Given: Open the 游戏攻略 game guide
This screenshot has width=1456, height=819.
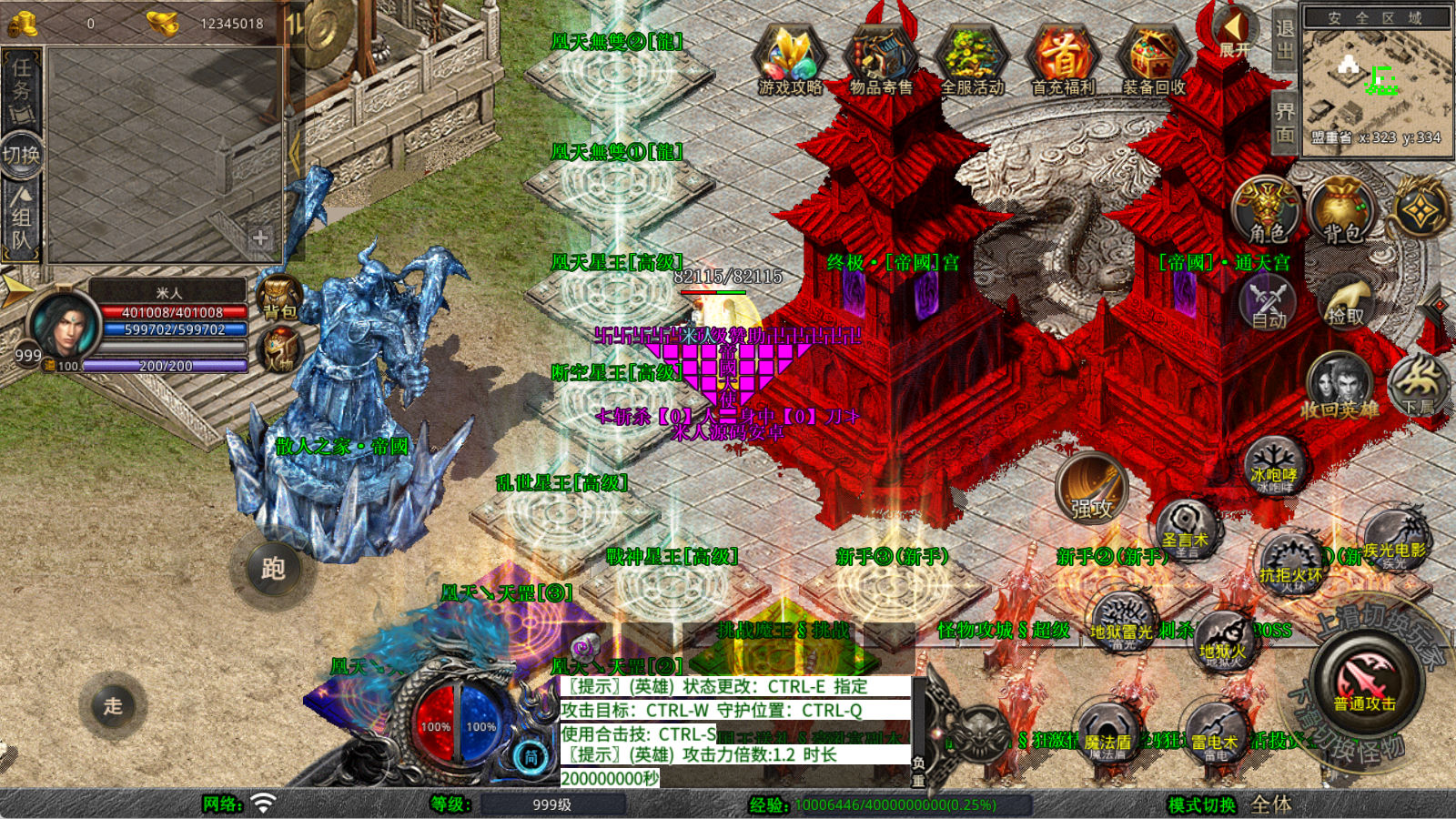Looking at the screenshot, I should [790, 60].
